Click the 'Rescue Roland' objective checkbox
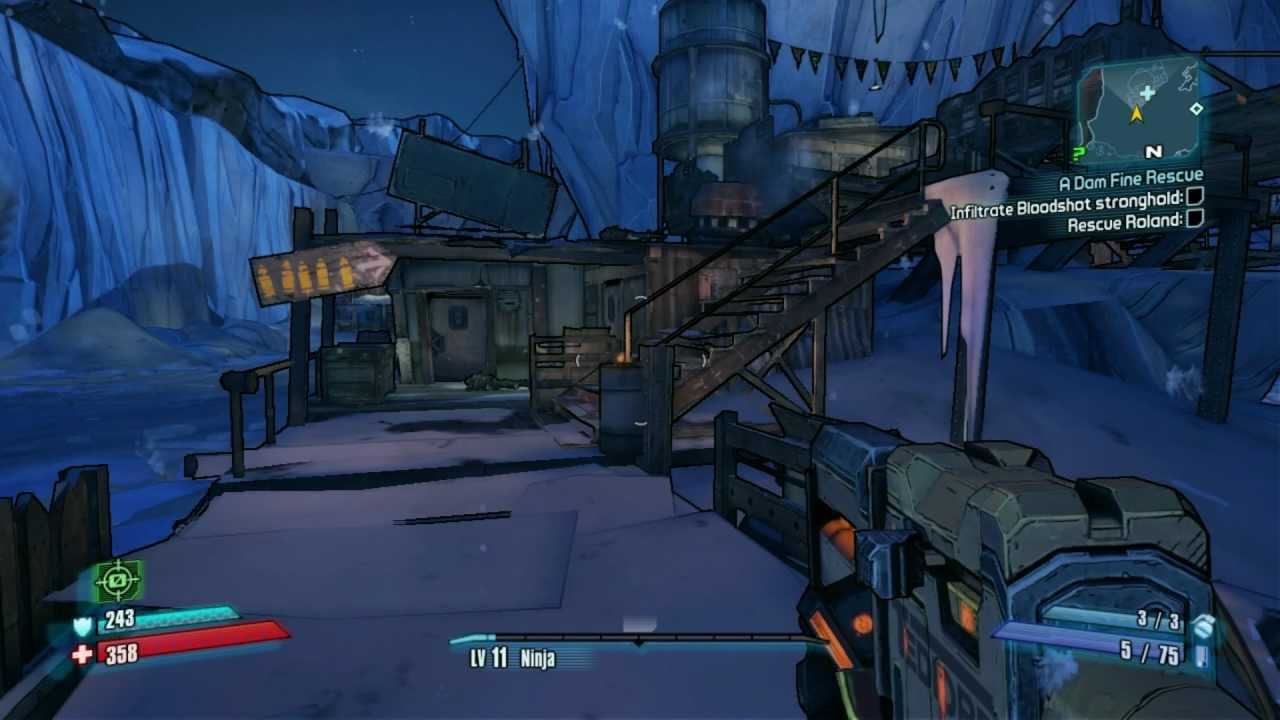 click(1194, 220)
